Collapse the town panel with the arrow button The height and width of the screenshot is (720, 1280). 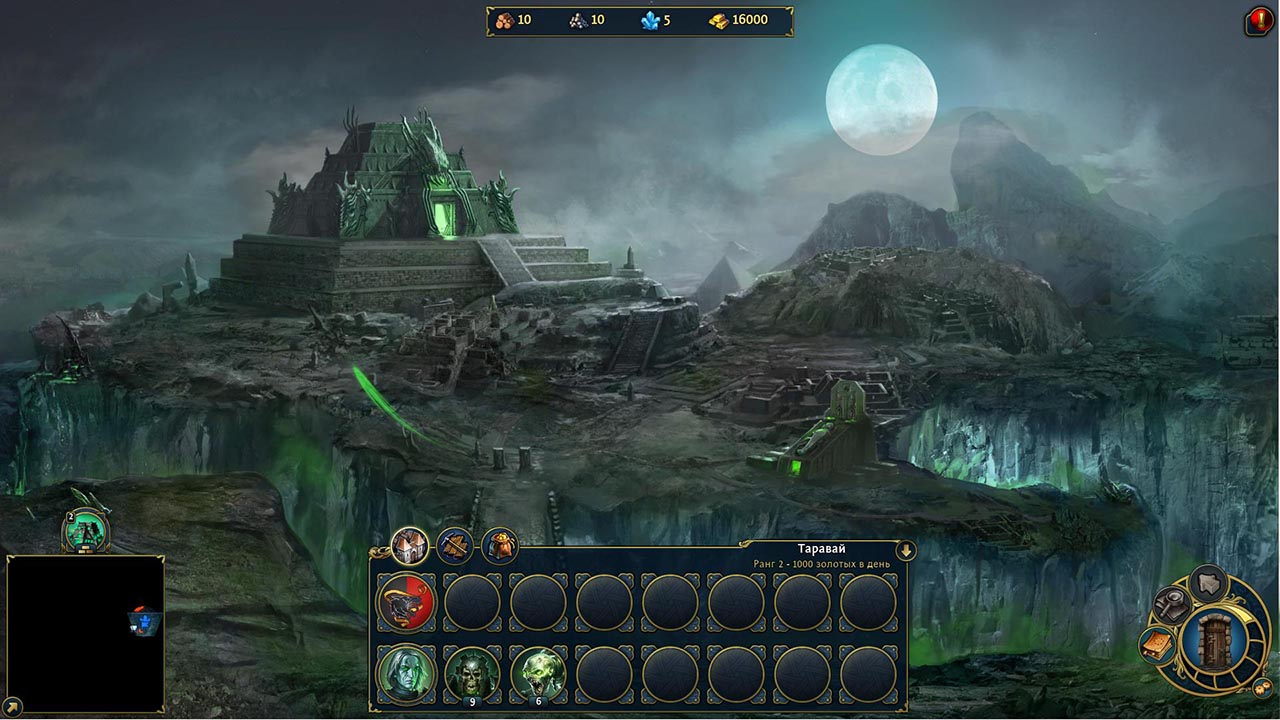pos(906,550)
